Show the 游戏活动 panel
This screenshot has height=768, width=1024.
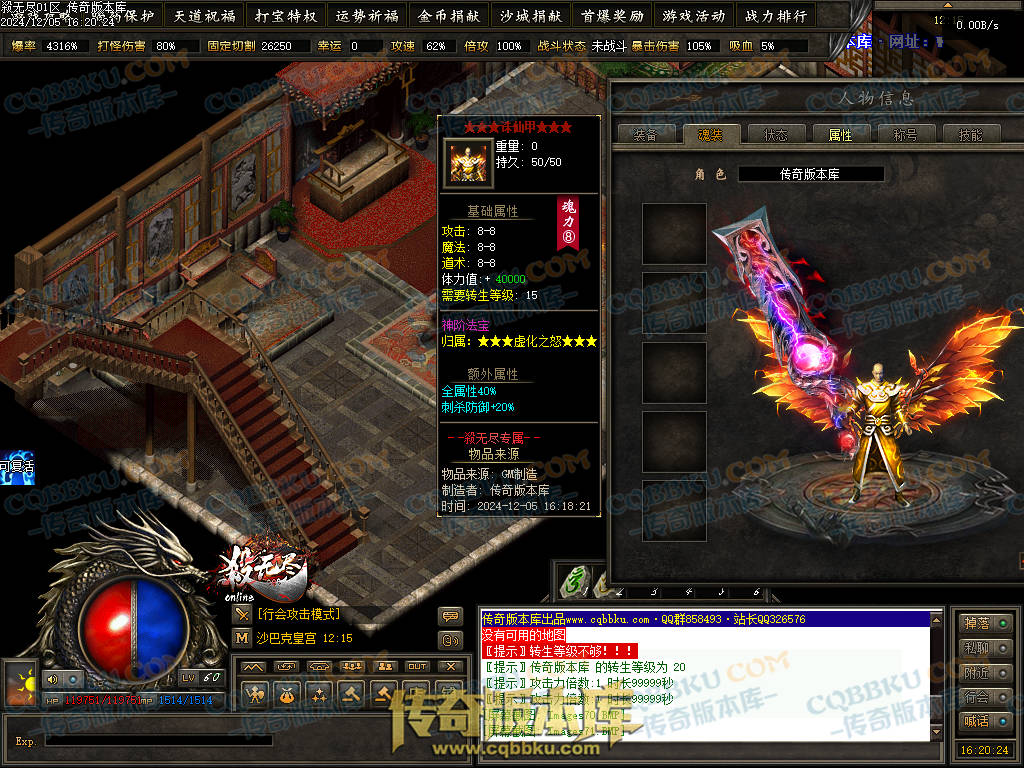coord(693,16)
